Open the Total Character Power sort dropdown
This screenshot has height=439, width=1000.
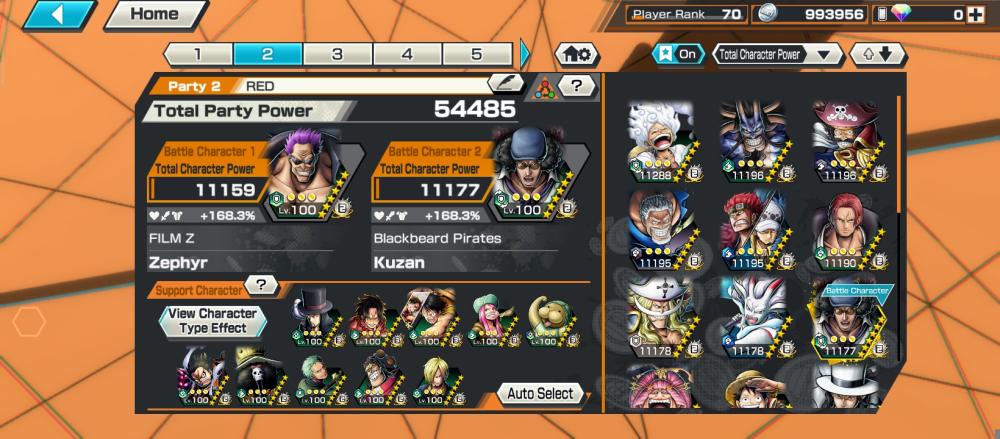pyautogui.click(x=778, y=54)
